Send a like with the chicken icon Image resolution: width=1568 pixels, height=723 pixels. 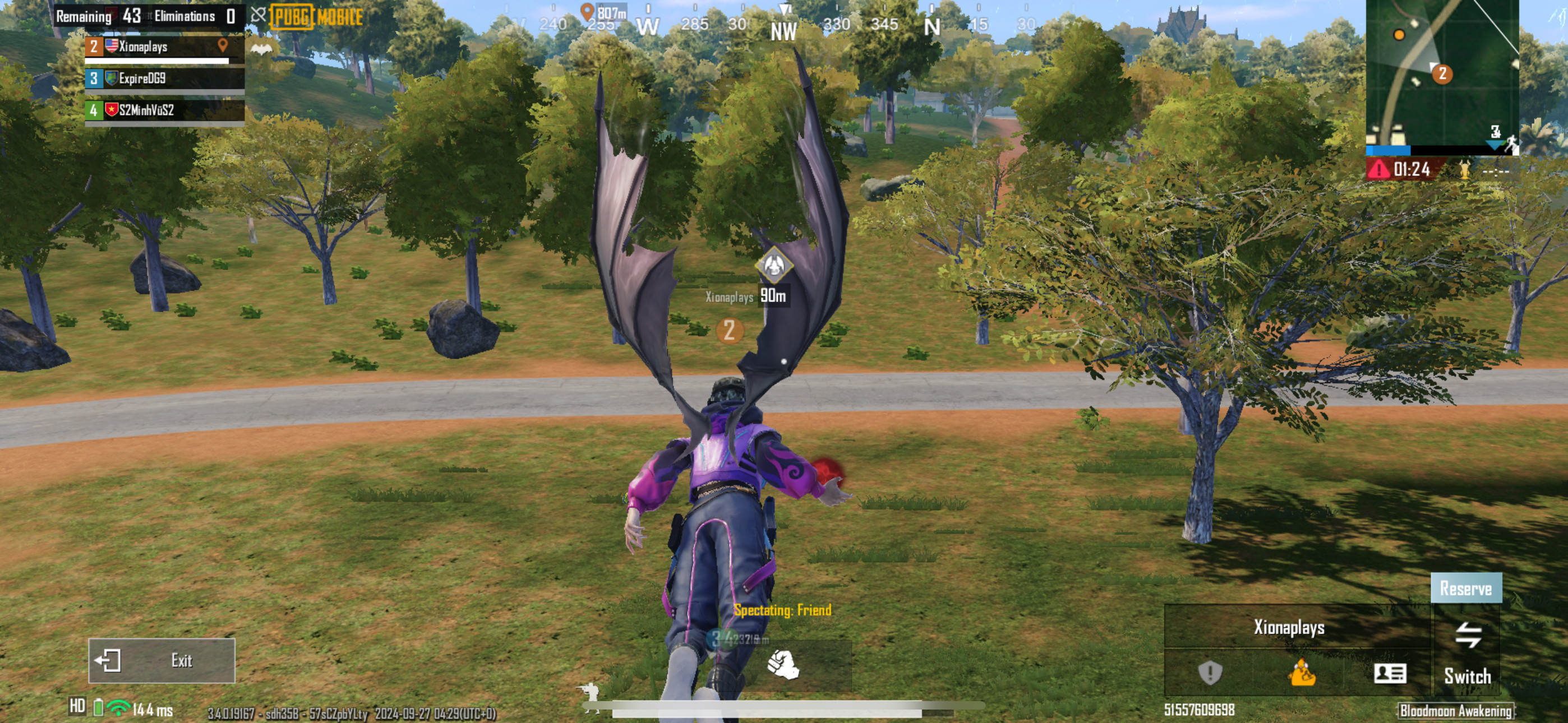pyautogui.click(x=1302, y=673)
